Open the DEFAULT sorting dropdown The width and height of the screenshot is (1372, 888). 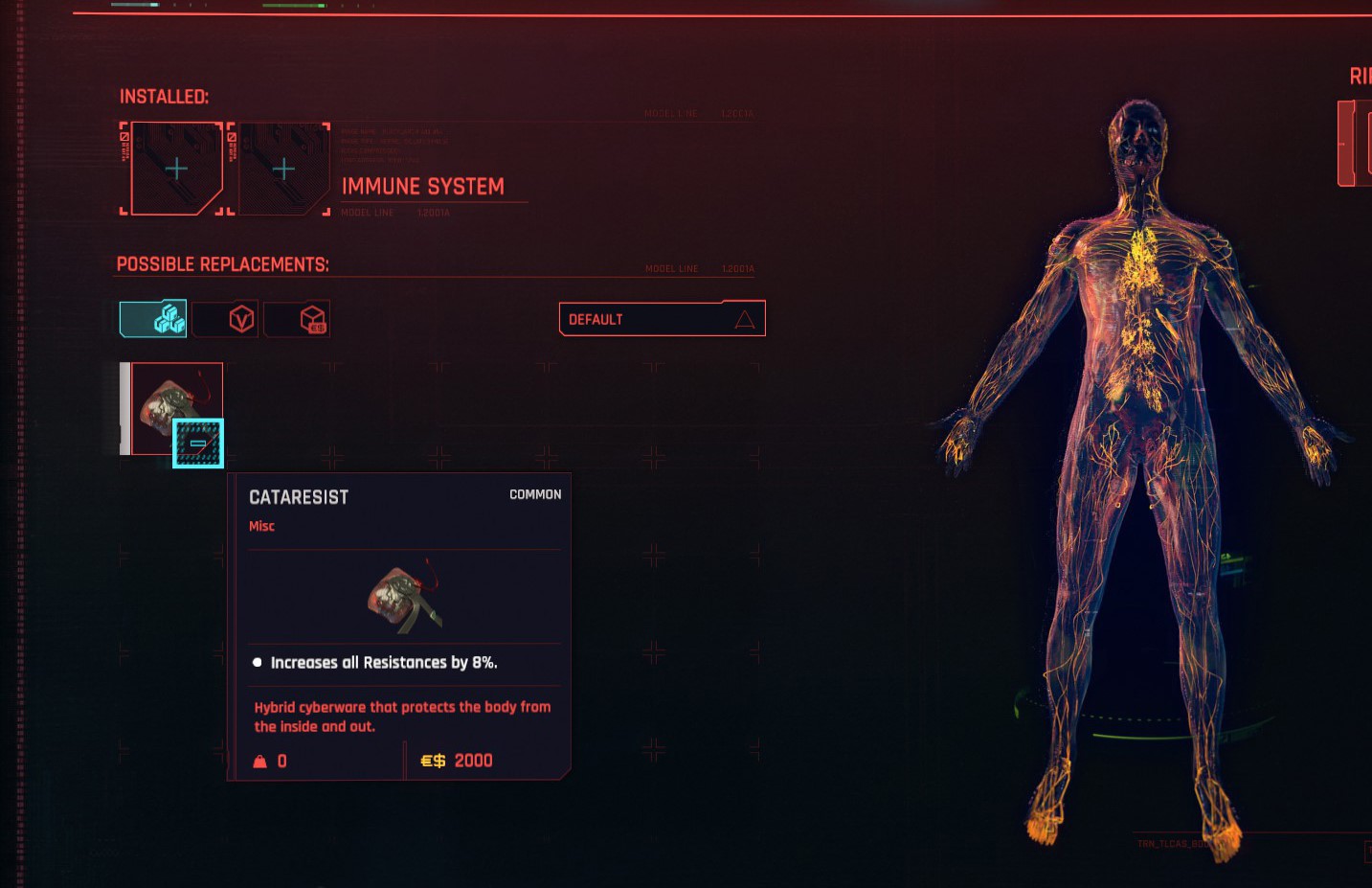(661, 318)
